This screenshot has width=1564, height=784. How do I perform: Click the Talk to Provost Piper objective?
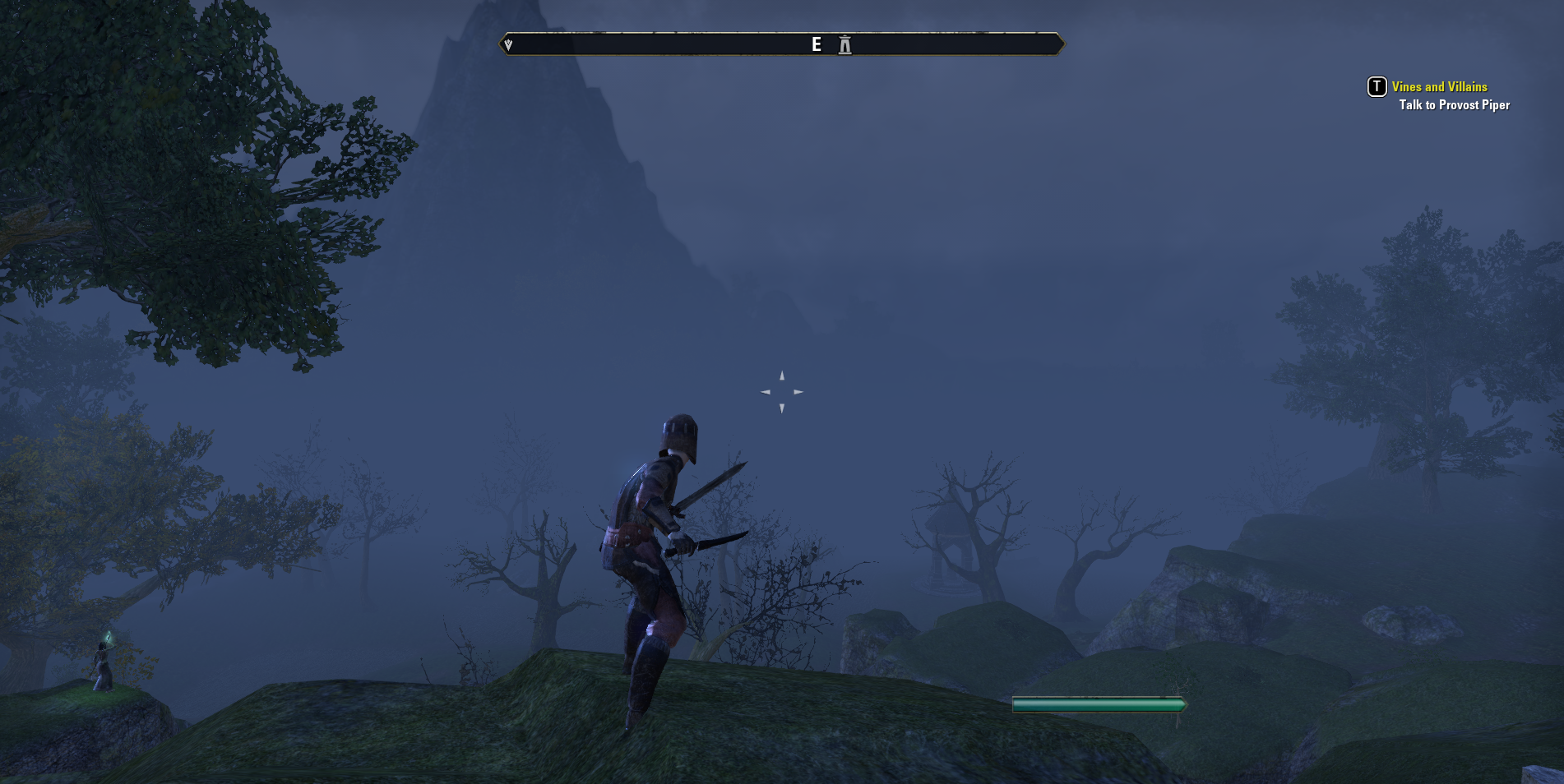pos(1454,105)
